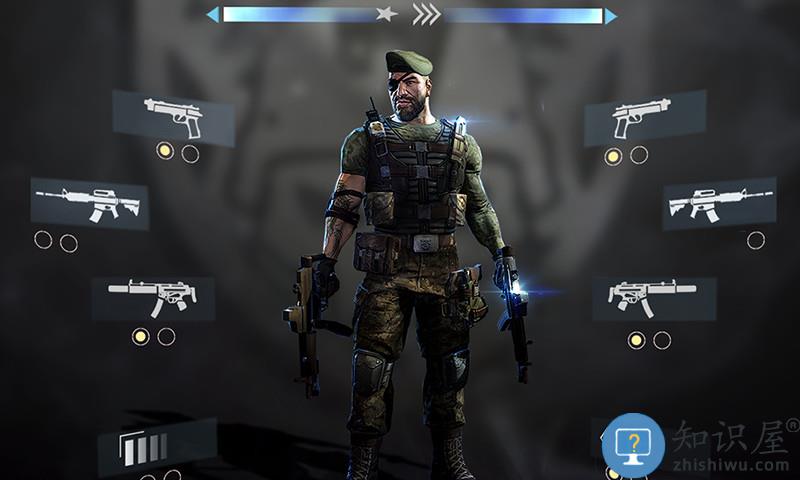Choose the left-side assault rifle panel
Screen dimensions: 800x480
pos(89,203)
